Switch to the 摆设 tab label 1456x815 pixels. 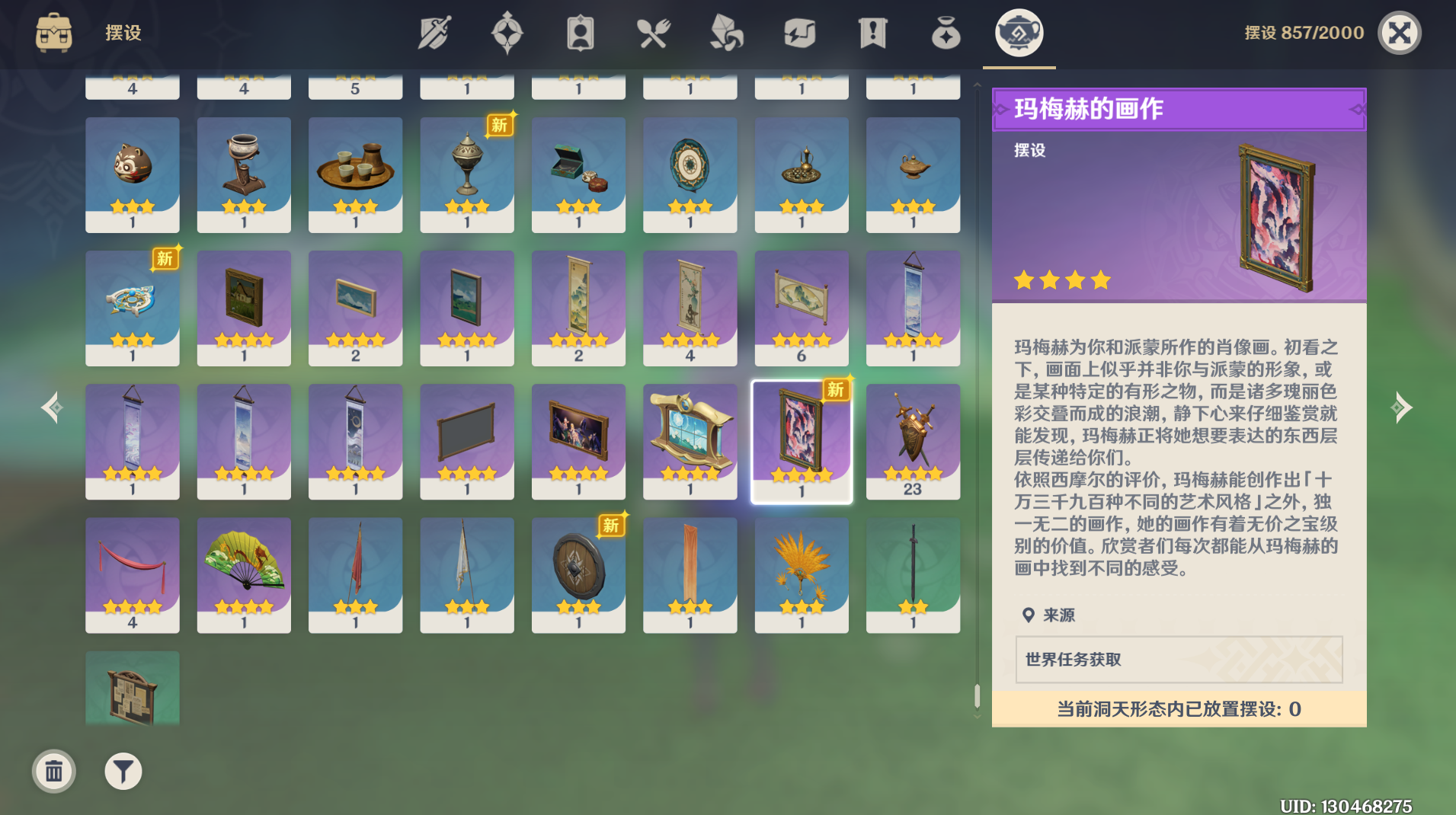(122, 33)
